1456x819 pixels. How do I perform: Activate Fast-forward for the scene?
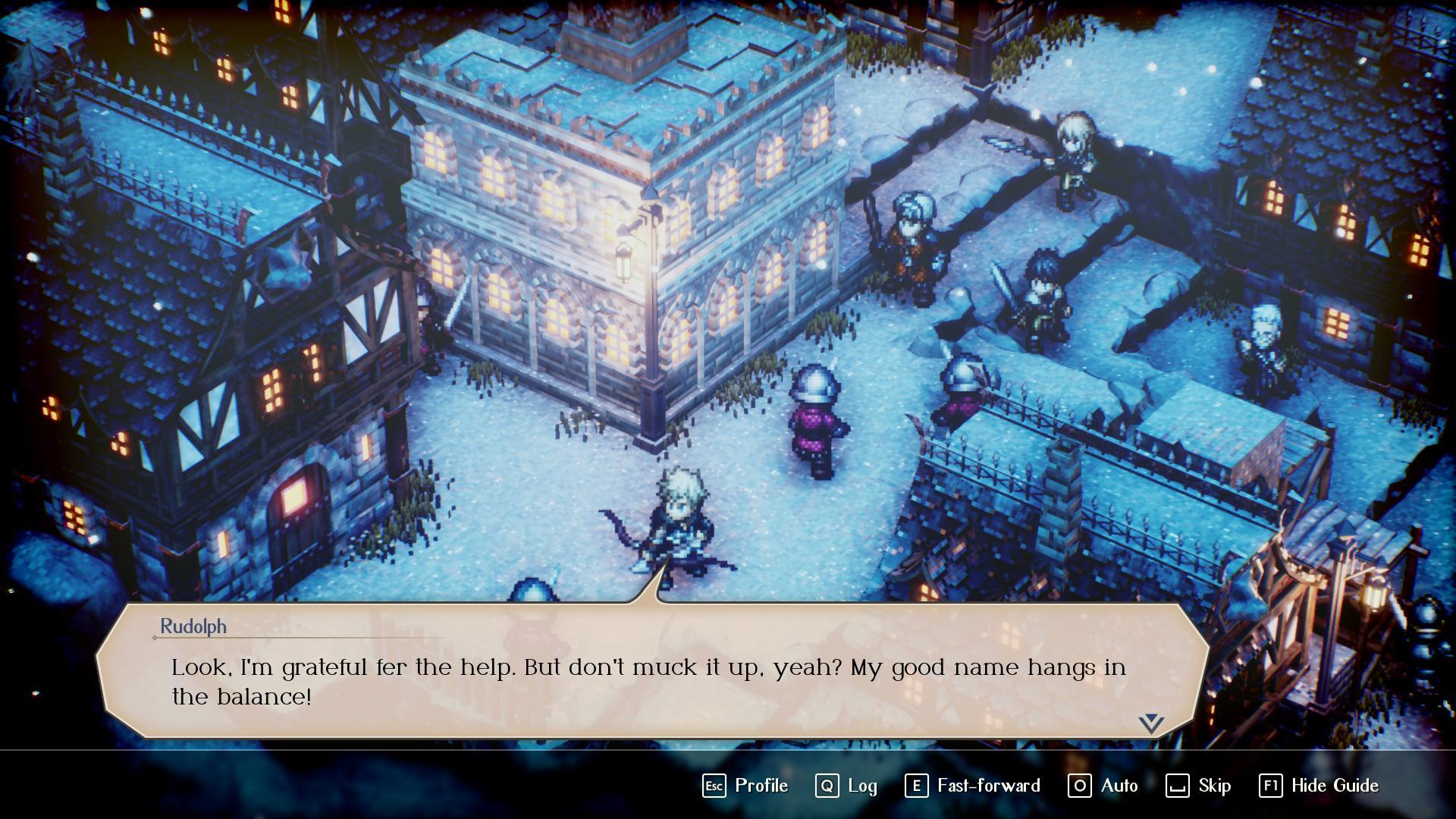click(x=972, y=786)
